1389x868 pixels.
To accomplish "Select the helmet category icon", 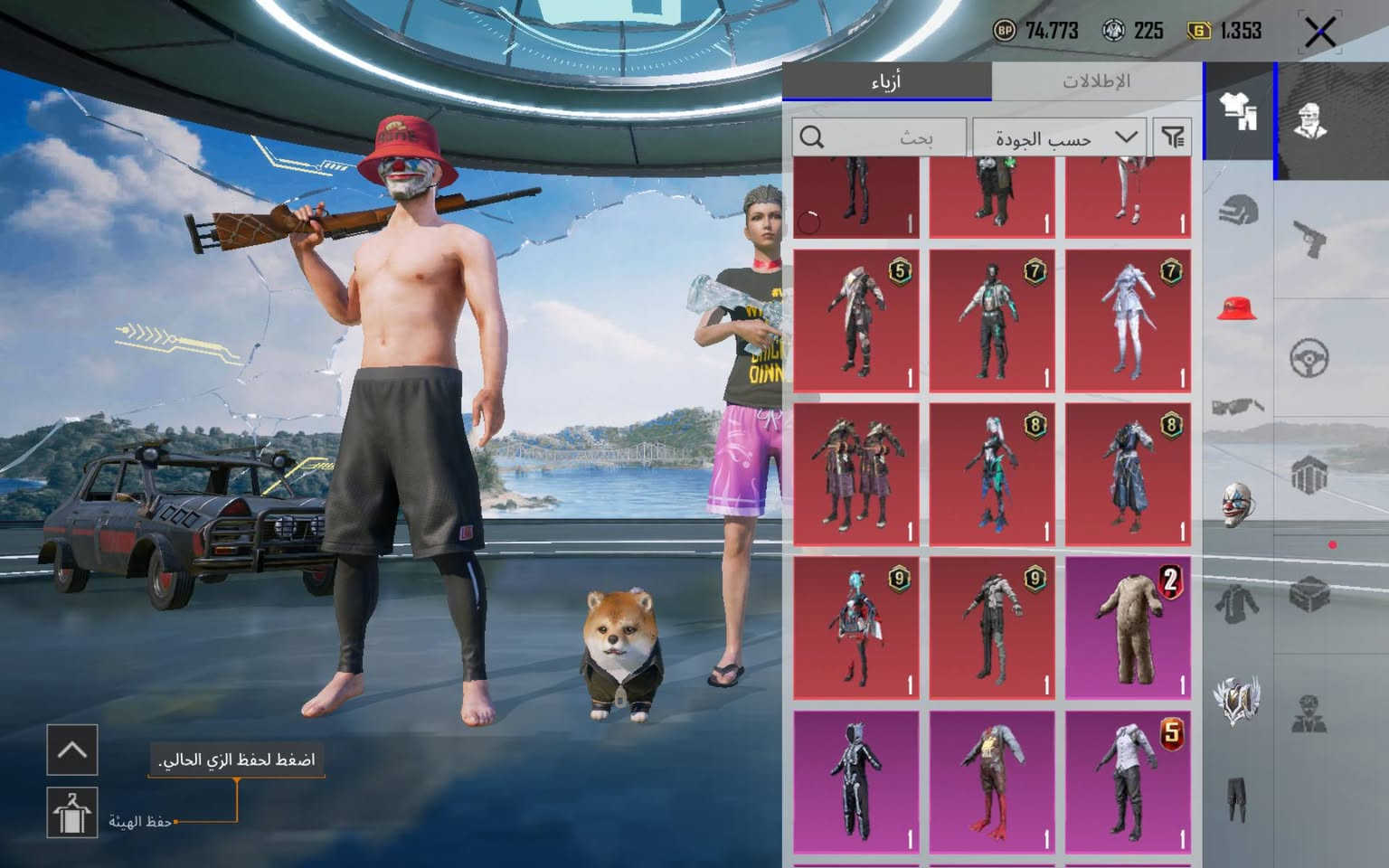I will point(1238,212).
